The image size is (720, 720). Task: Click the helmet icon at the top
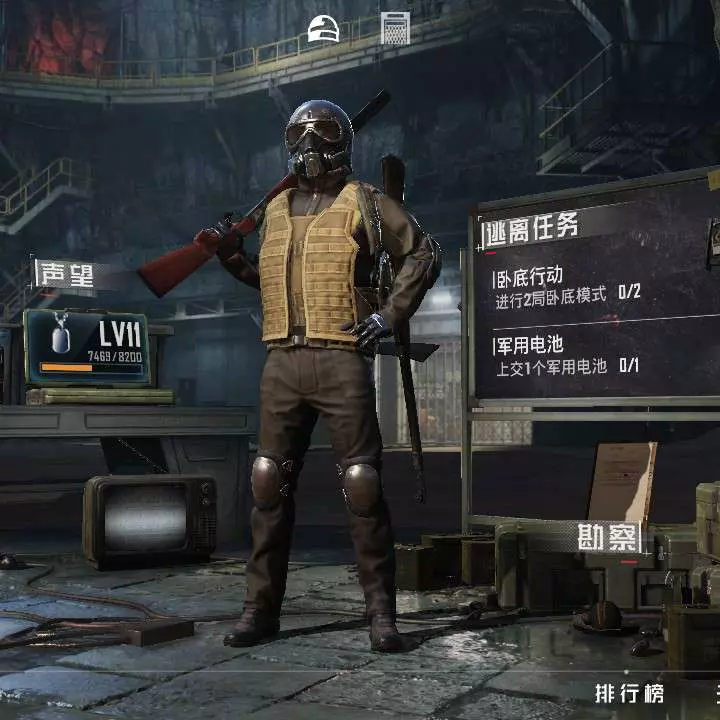click(324, 28)
